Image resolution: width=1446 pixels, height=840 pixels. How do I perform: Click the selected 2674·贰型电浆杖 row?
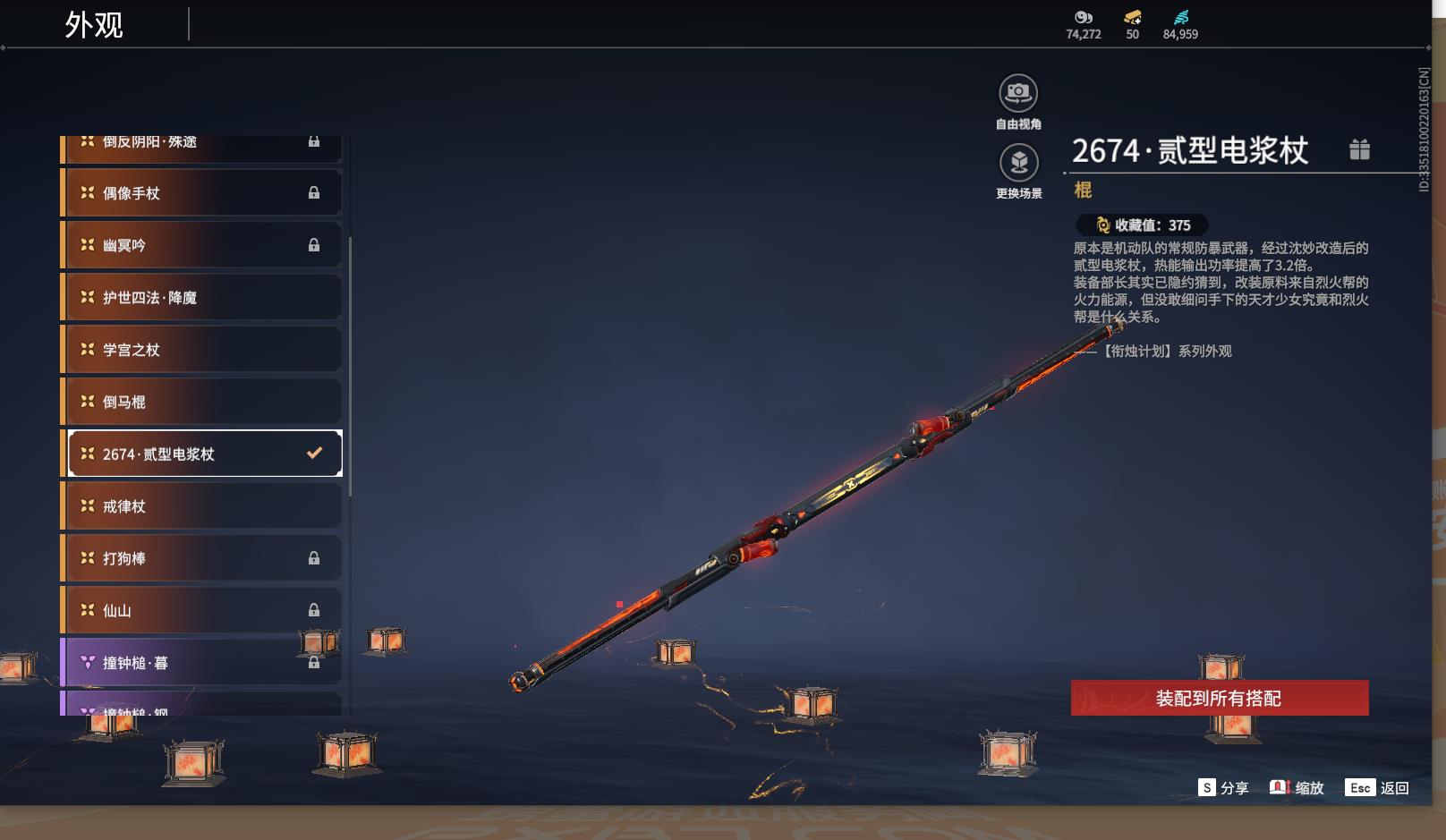click(x=205, y=454)
